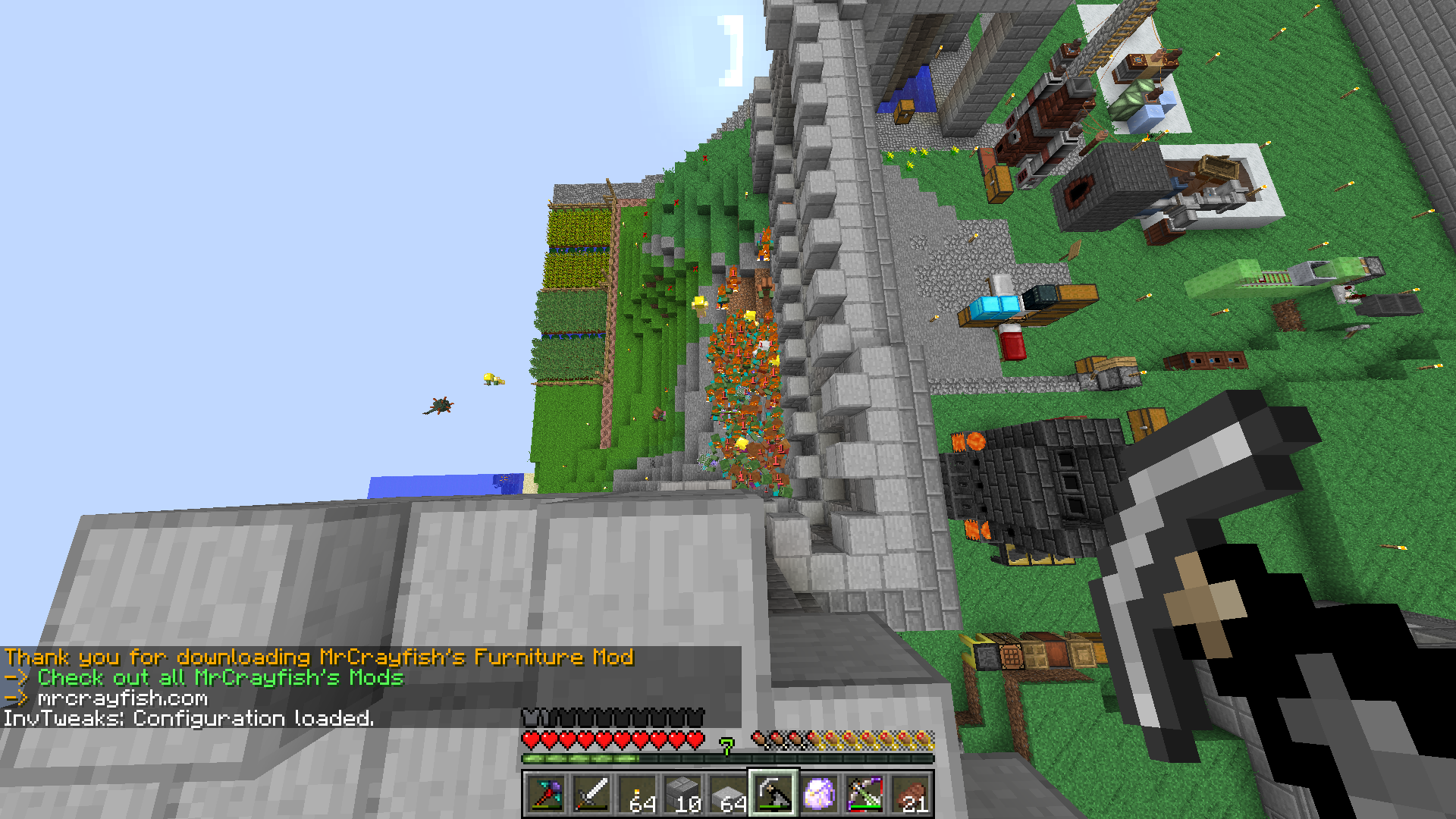Choose the pale purple orb item slot
This screenshot has height=819, width=1456.
tap(819, 794)
